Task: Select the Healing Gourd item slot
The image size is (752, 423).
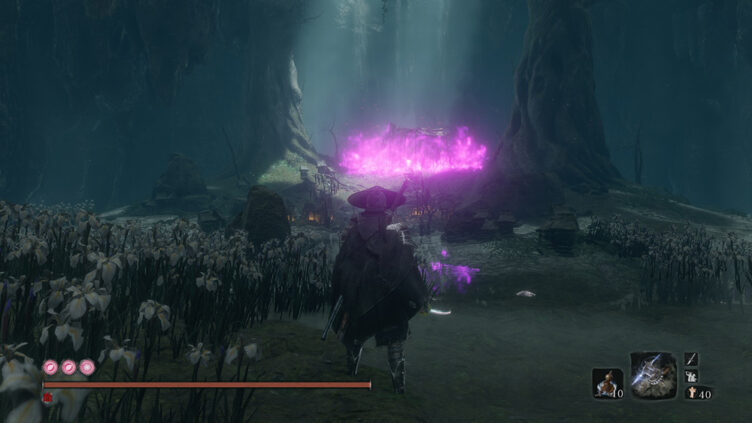Action: (606, 382)
